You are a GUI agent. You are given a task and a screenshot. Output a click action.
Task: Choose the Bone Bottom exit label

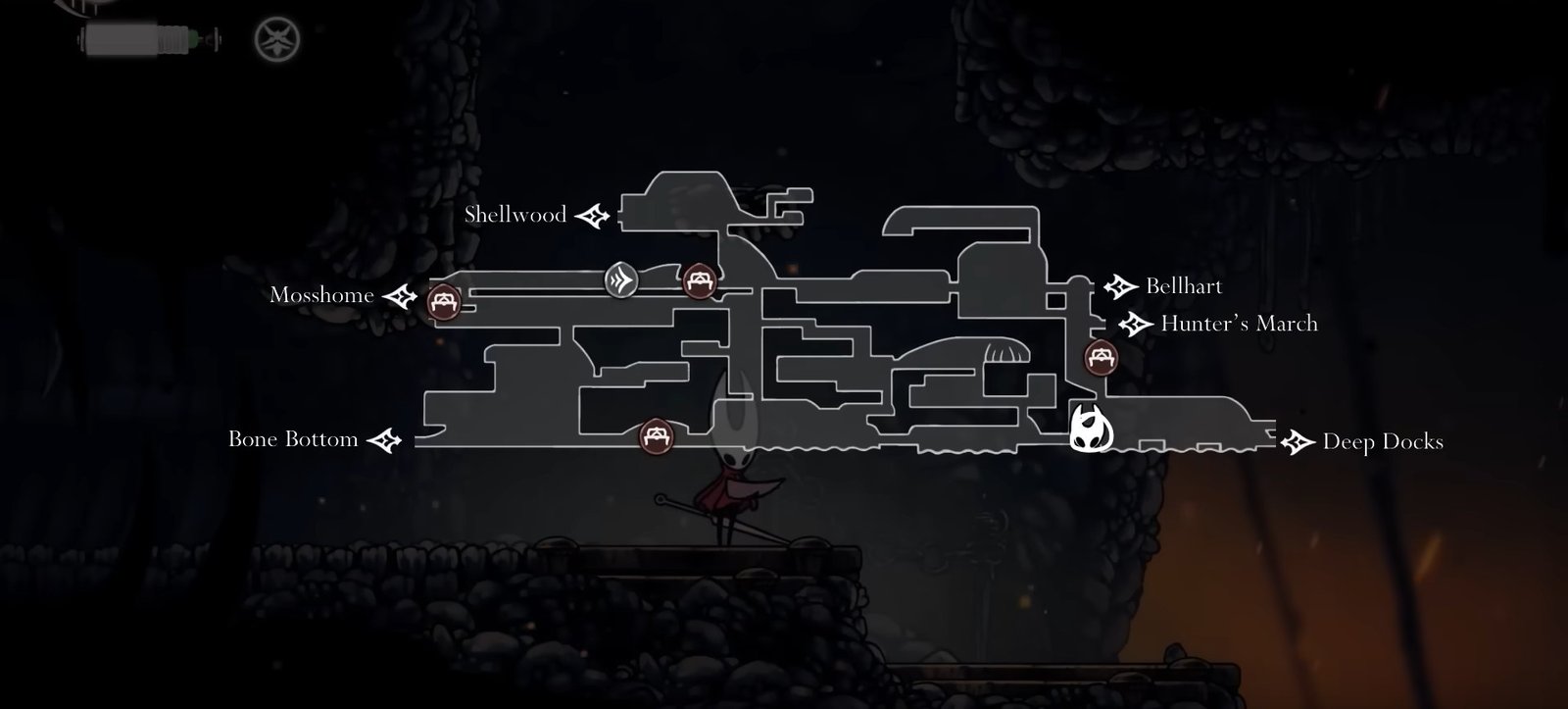coord(293,439)
